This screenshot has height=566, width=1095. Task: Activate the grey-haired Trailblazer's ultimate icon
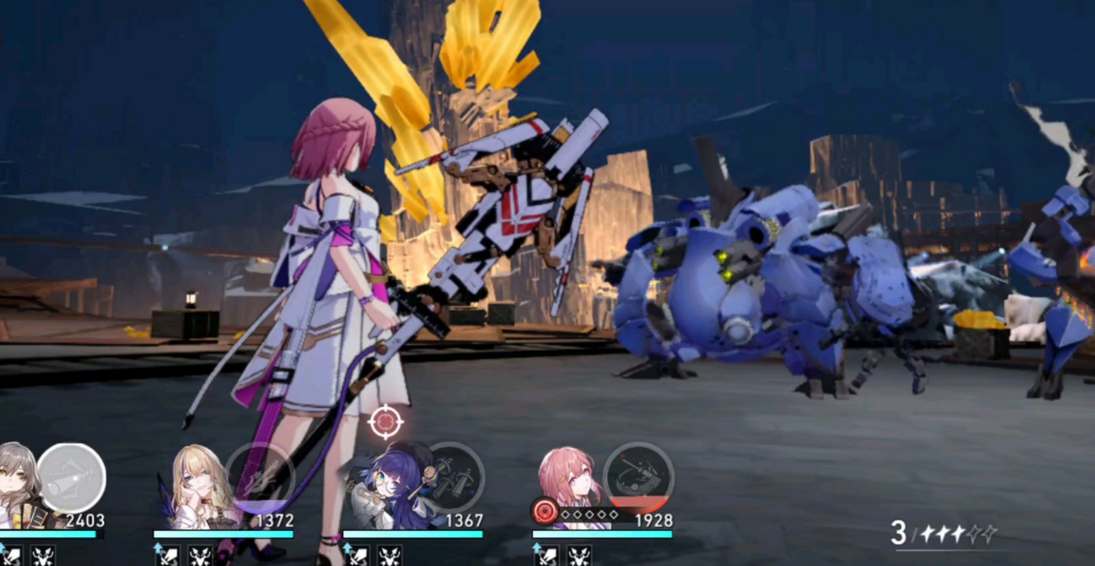[71, 477]
